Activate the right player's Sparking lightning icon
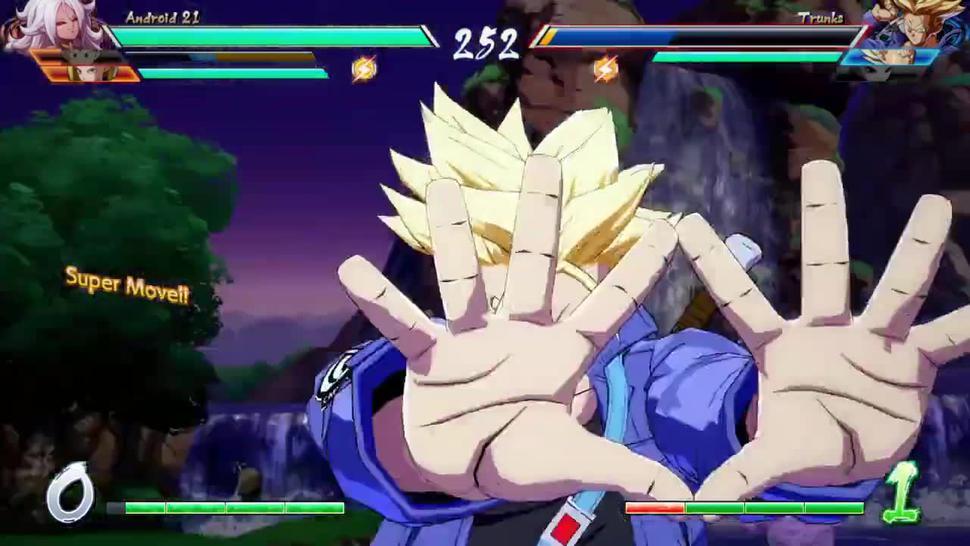This screenshot has height=546, width=970. (x=606, y=69)
